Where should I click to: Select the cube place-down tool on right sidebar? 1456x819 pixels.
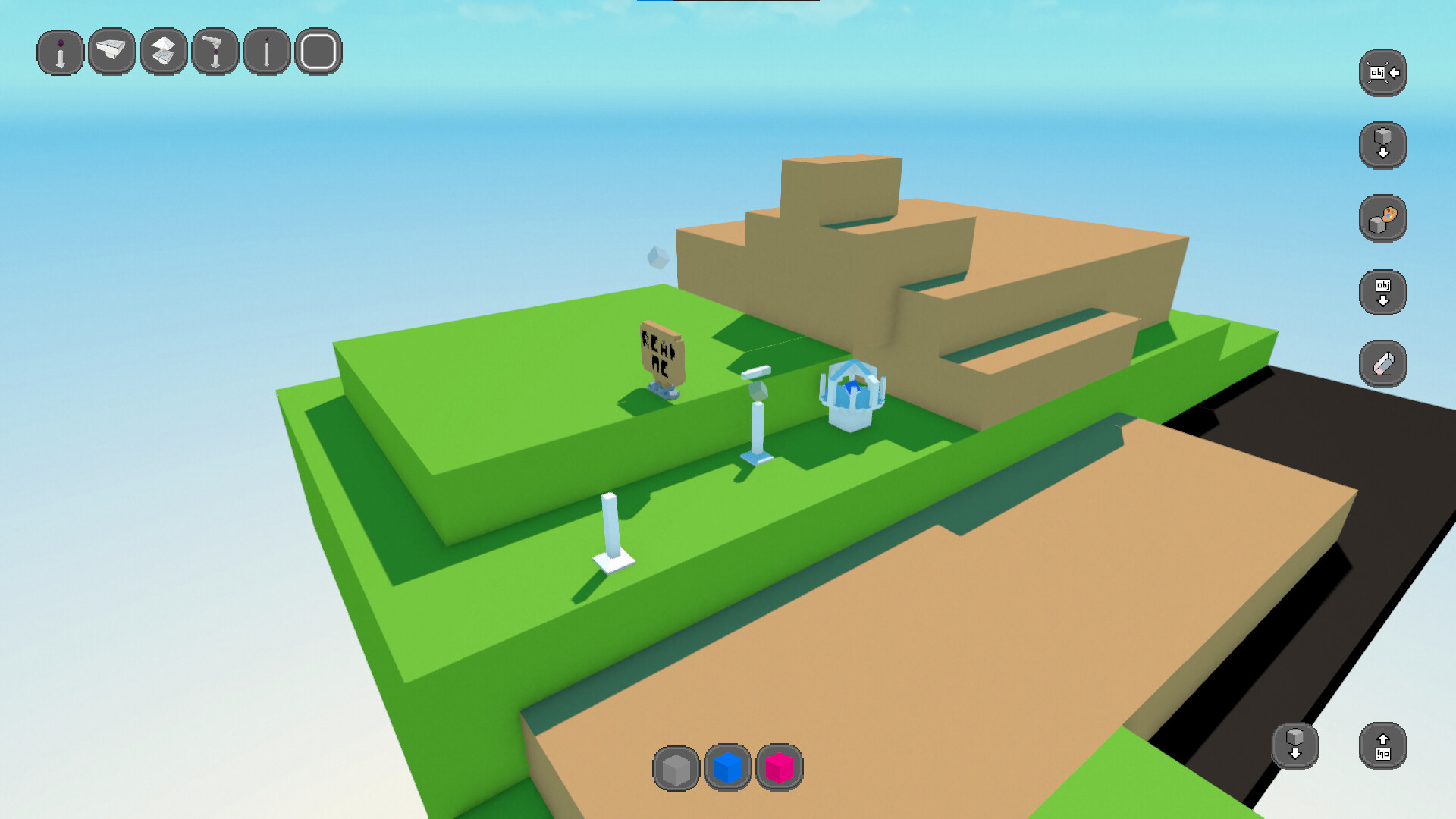(1382, 144)
